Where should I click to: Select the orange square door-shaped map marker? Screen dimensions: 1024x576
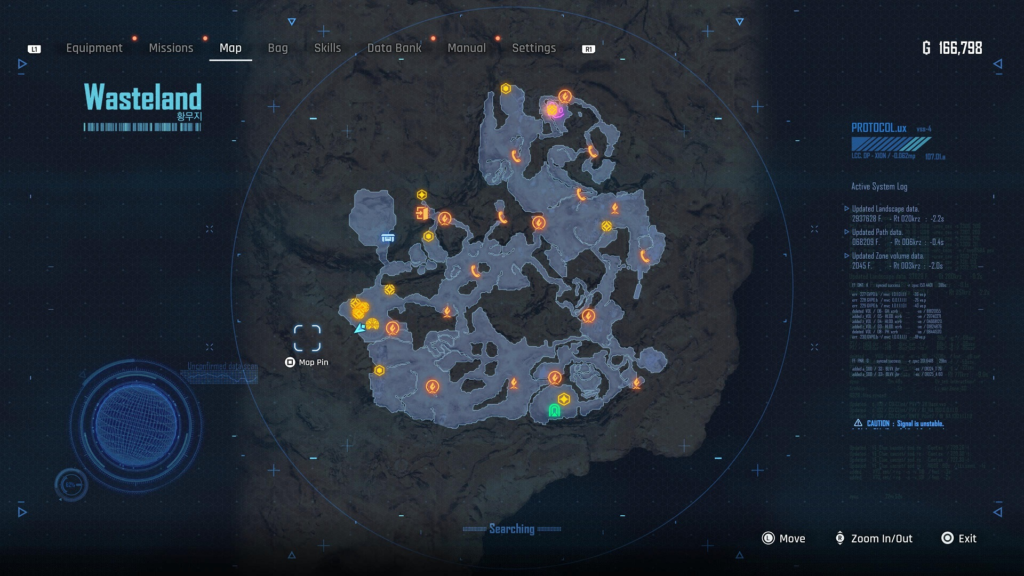[x=421, y=212]
